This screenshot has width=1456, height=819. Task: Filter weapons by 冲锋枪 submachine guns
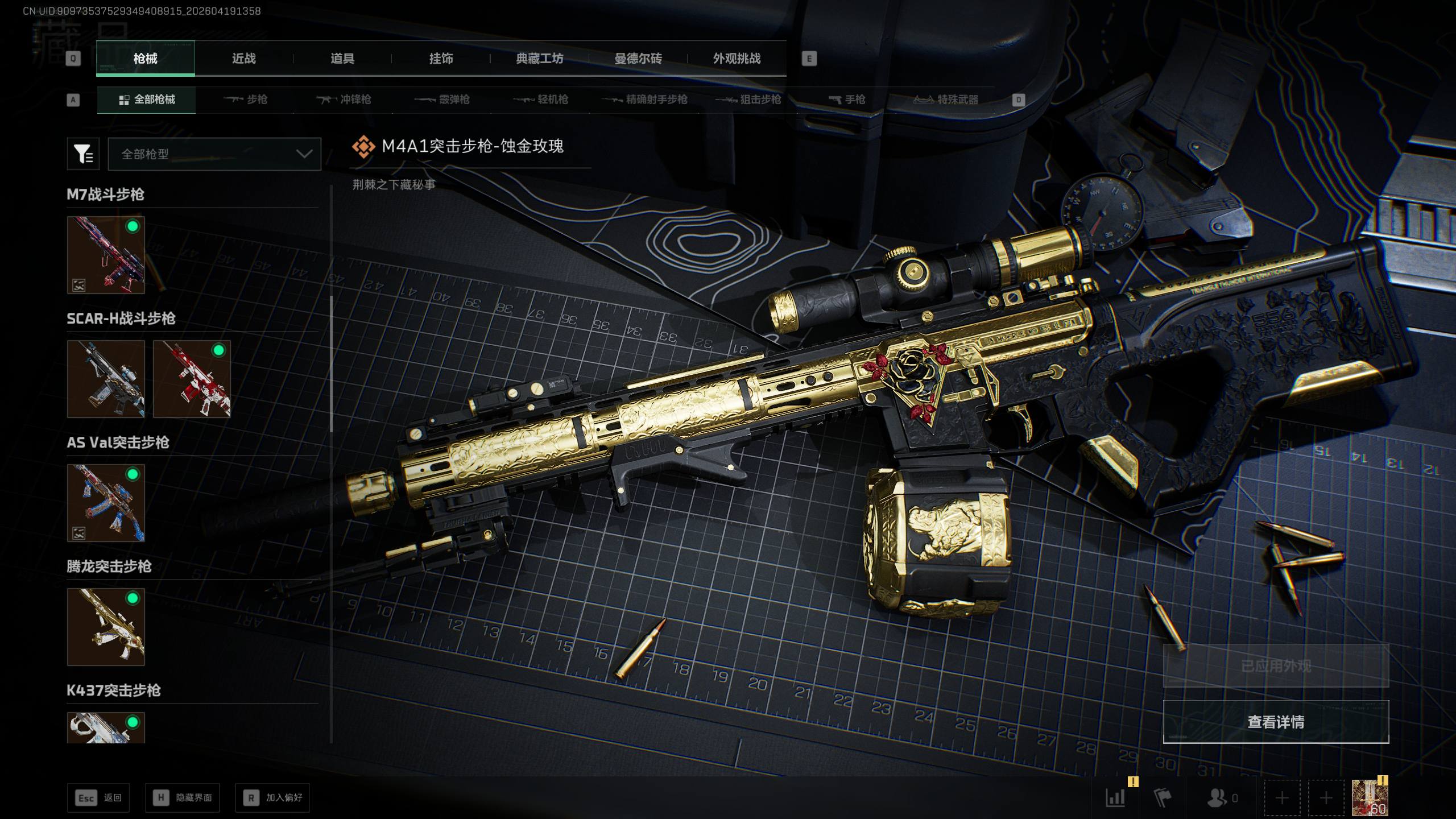click(344, 100)
